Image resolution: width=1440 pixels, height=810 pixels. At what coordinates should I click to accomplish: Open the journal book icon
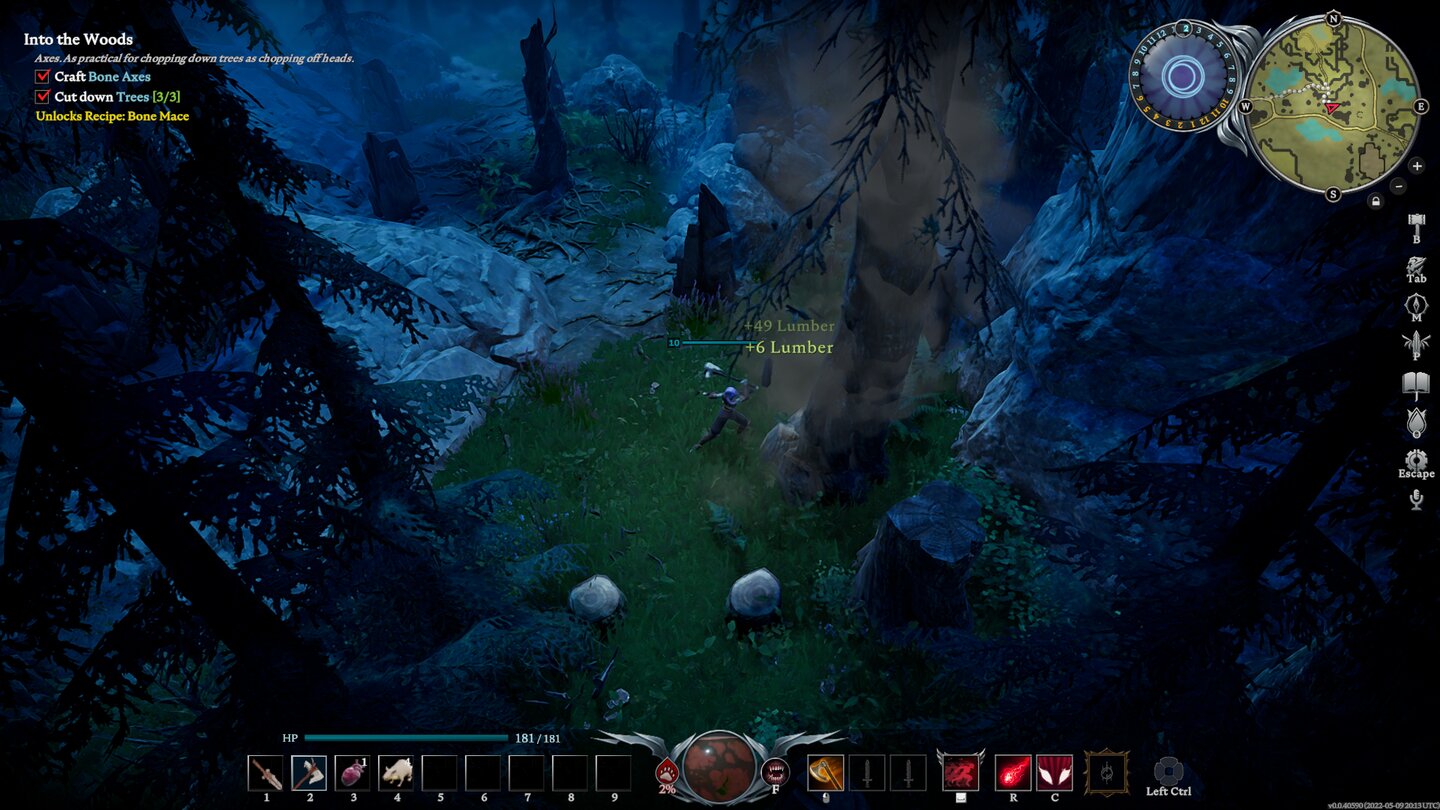click(x=1416, y=384)
